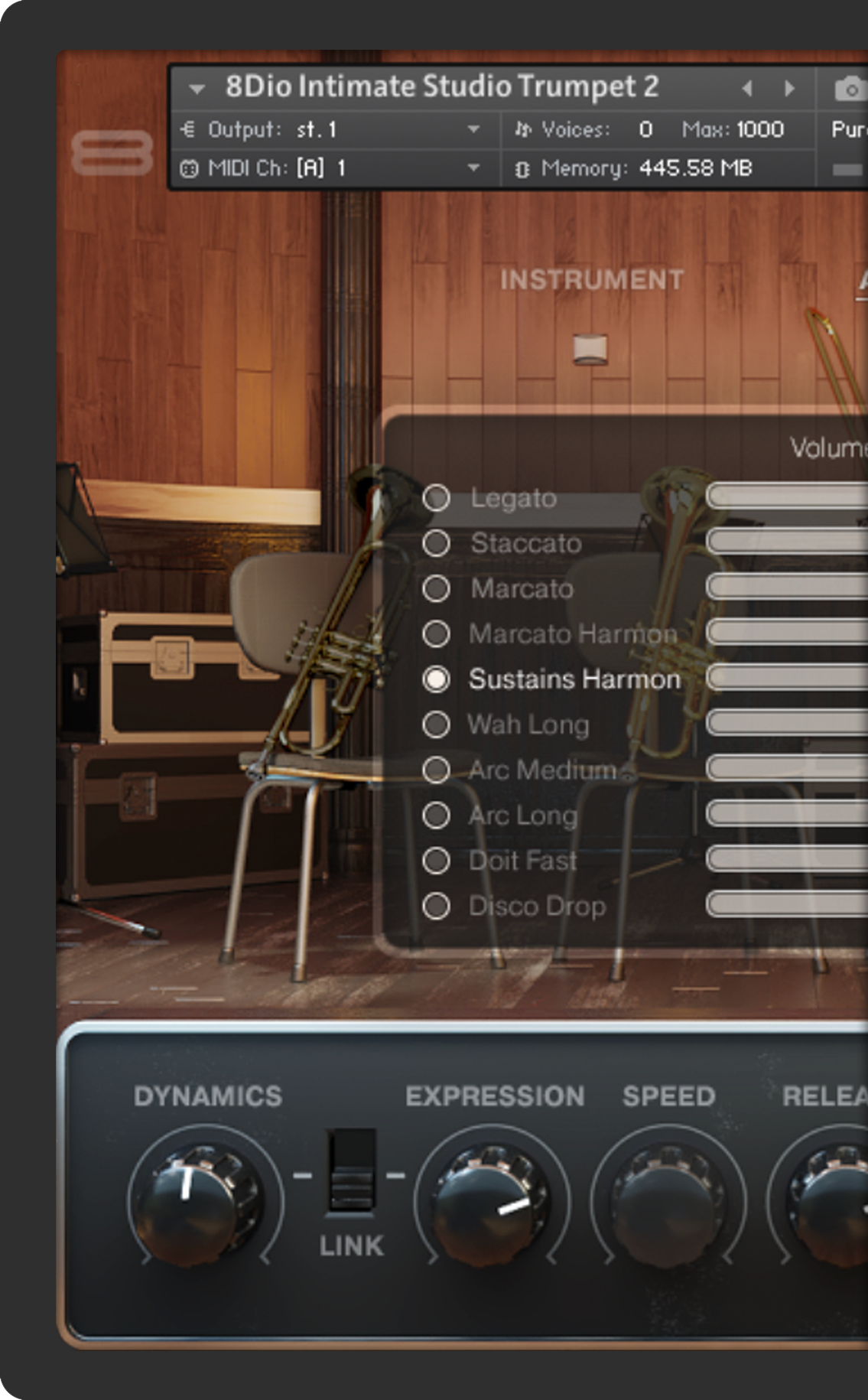Viewport: 868px width, 1400px height.
Task: Open the Instrument tab
Action: point(591,280)
